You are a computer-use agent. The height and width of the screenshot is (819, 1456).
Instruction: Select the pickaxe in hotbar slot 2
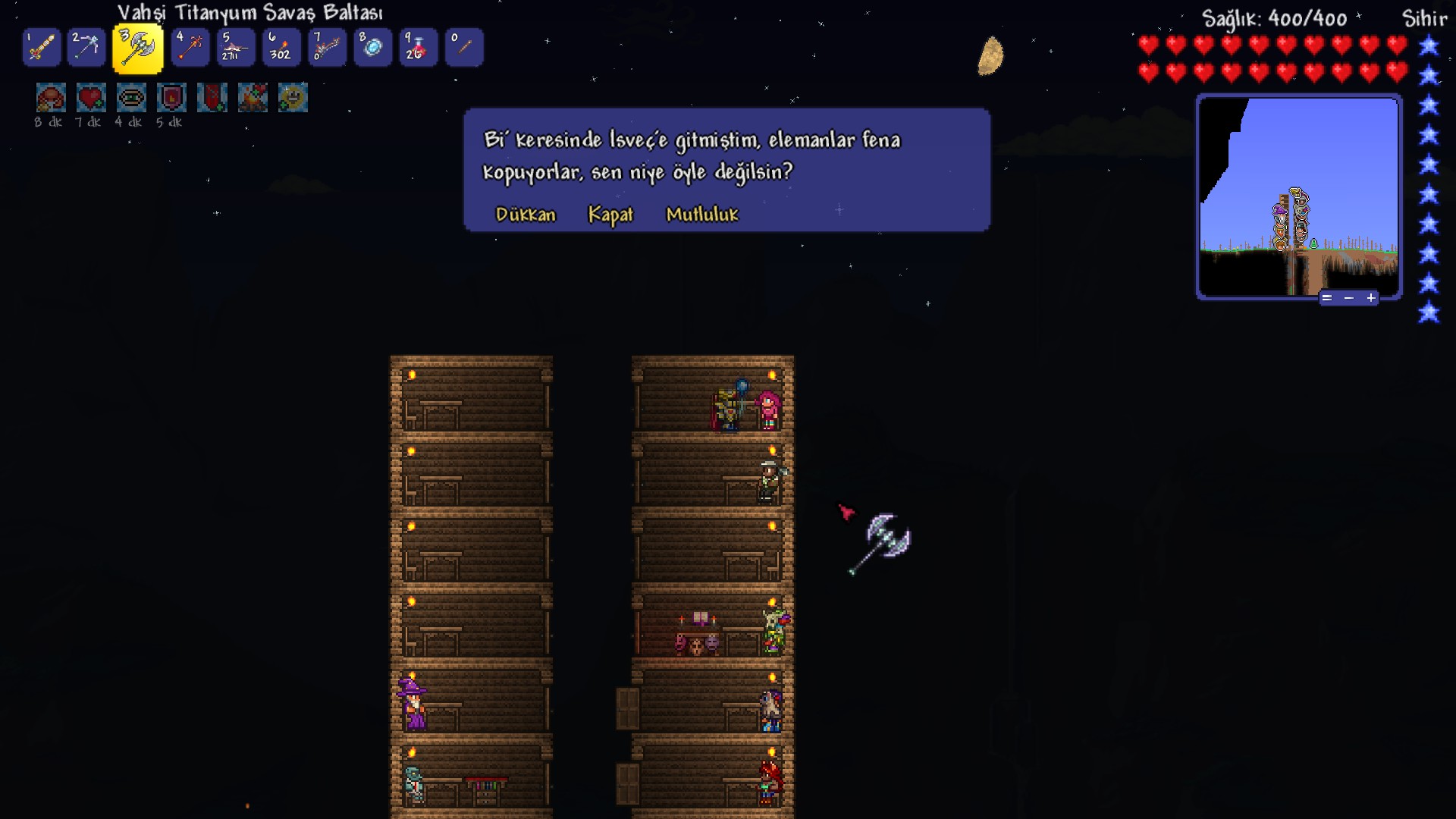86,48
